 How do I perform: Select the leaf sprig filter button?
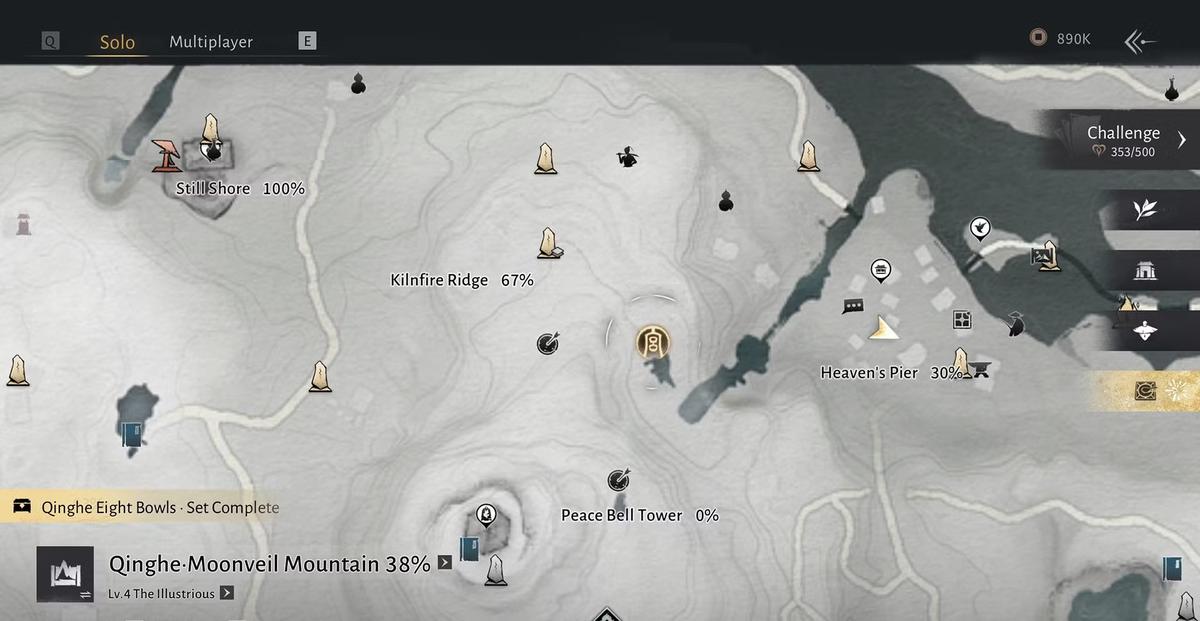(x=1145, y=210)
